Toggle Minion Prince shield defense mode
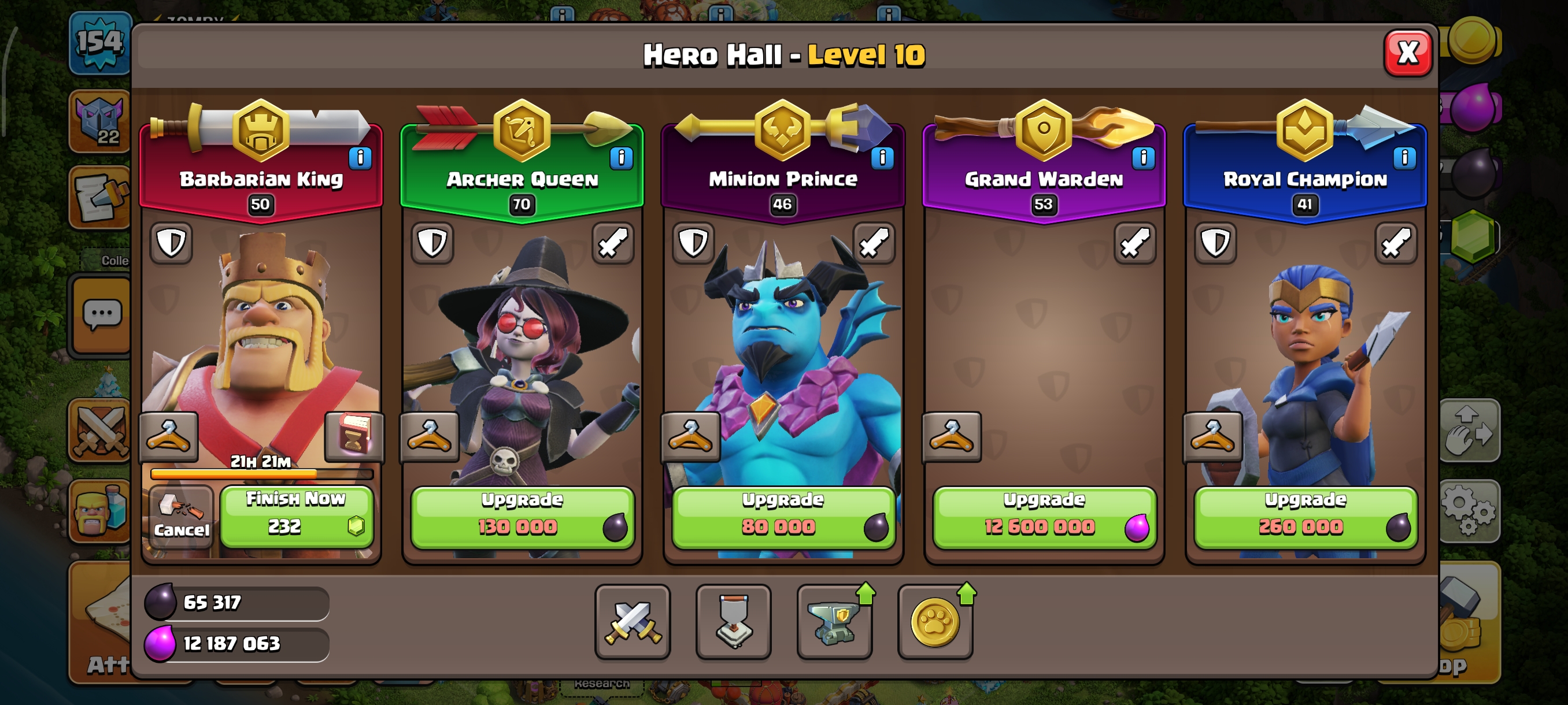The image size is (1568, 705). [693, 243]
